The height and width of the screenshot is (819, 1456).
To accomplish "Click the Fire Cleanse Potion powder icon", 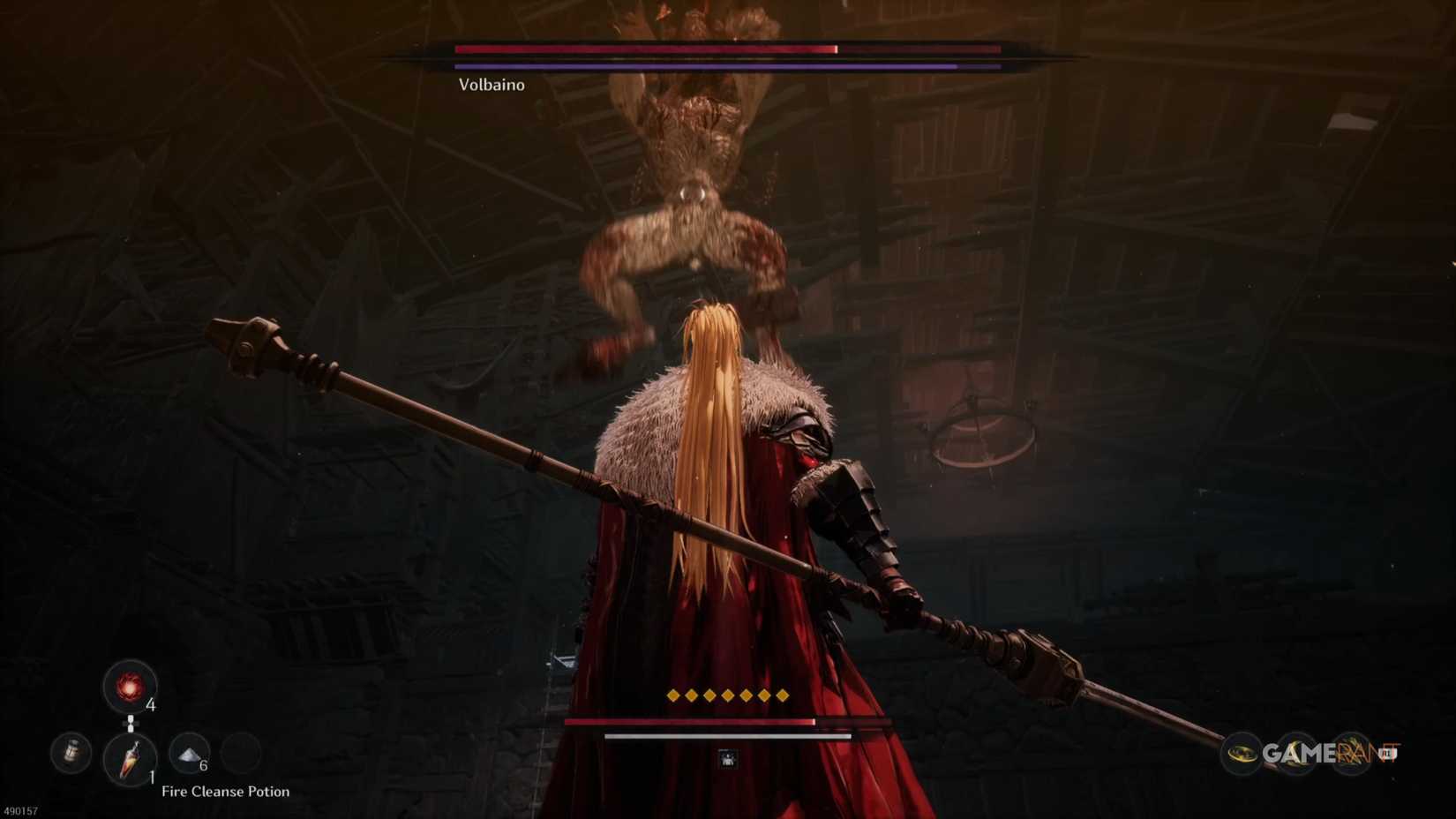I will (187, 752).
